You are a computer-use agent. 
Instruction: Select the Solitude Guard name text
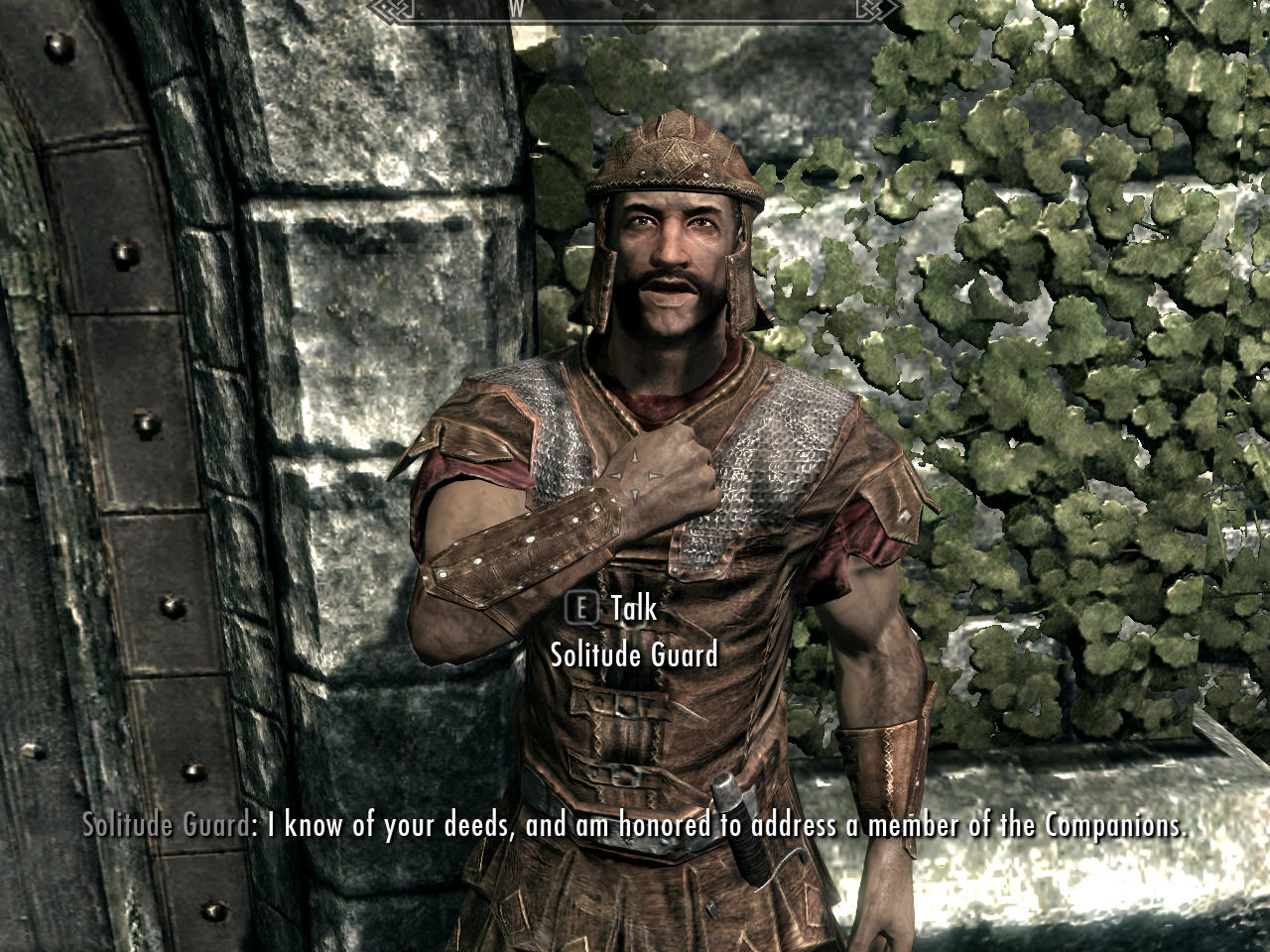pyautogui.click(x=635, y=654)
